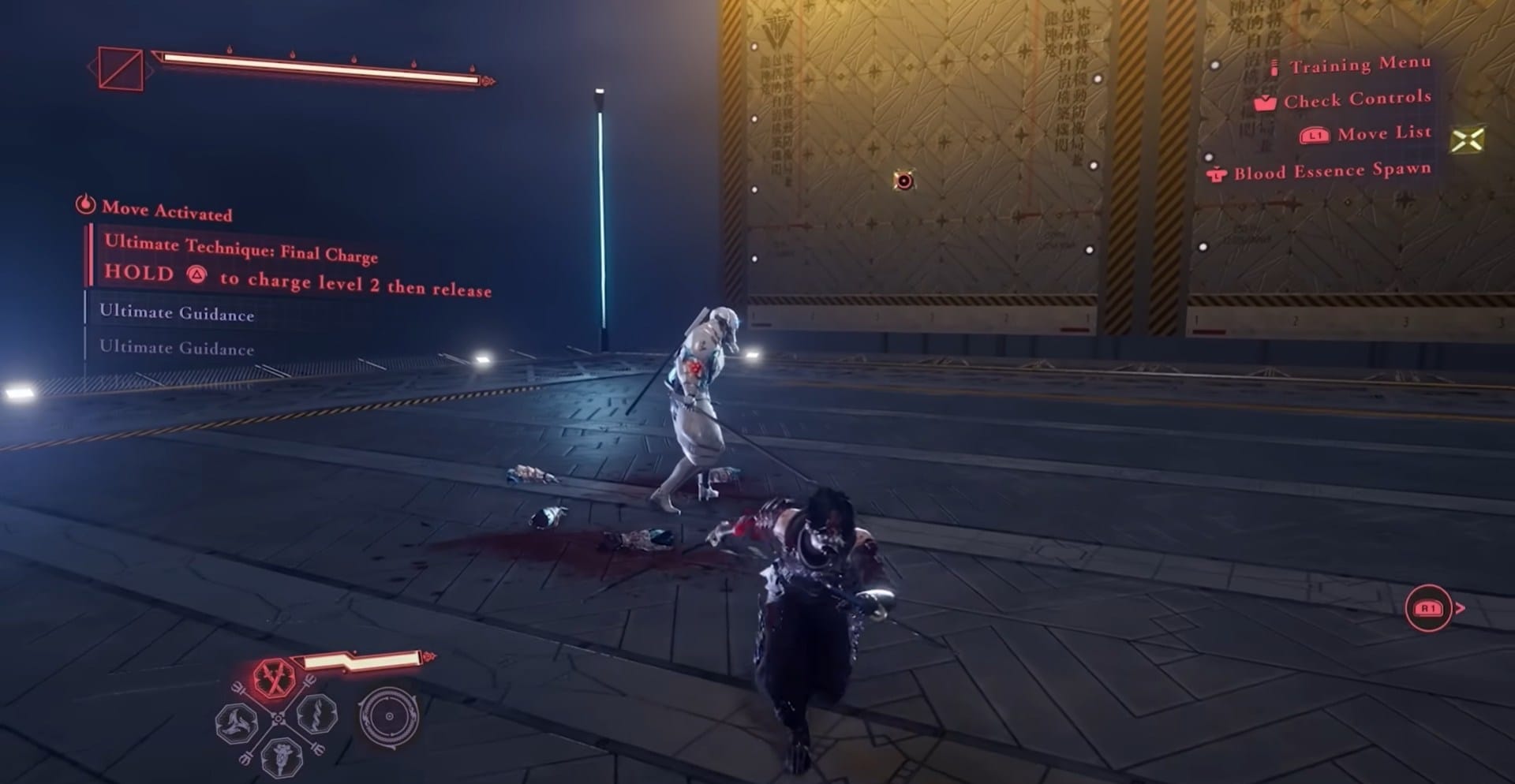Select the highlighted Ultimate Technique: Final Charge entry
The height and width of the screenshot is (784, 1515).
241,248
